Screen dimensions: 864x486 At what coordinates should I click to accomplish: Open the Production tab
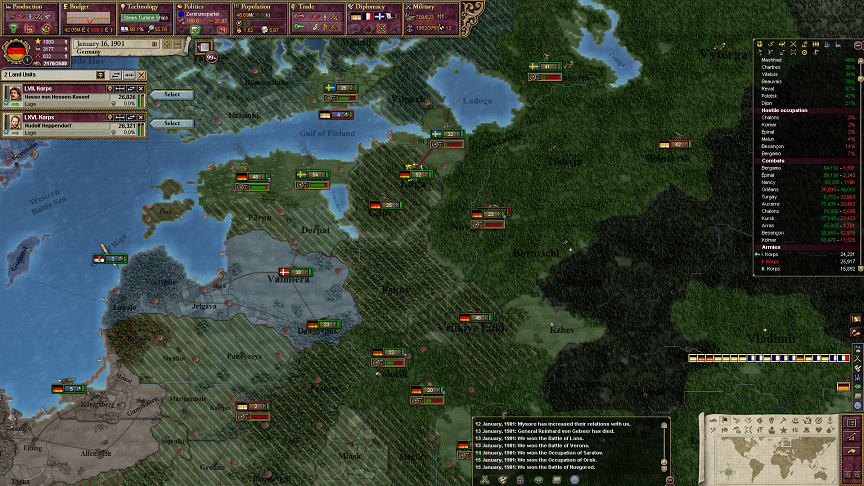pyautogui.click(x=28, y=6)
